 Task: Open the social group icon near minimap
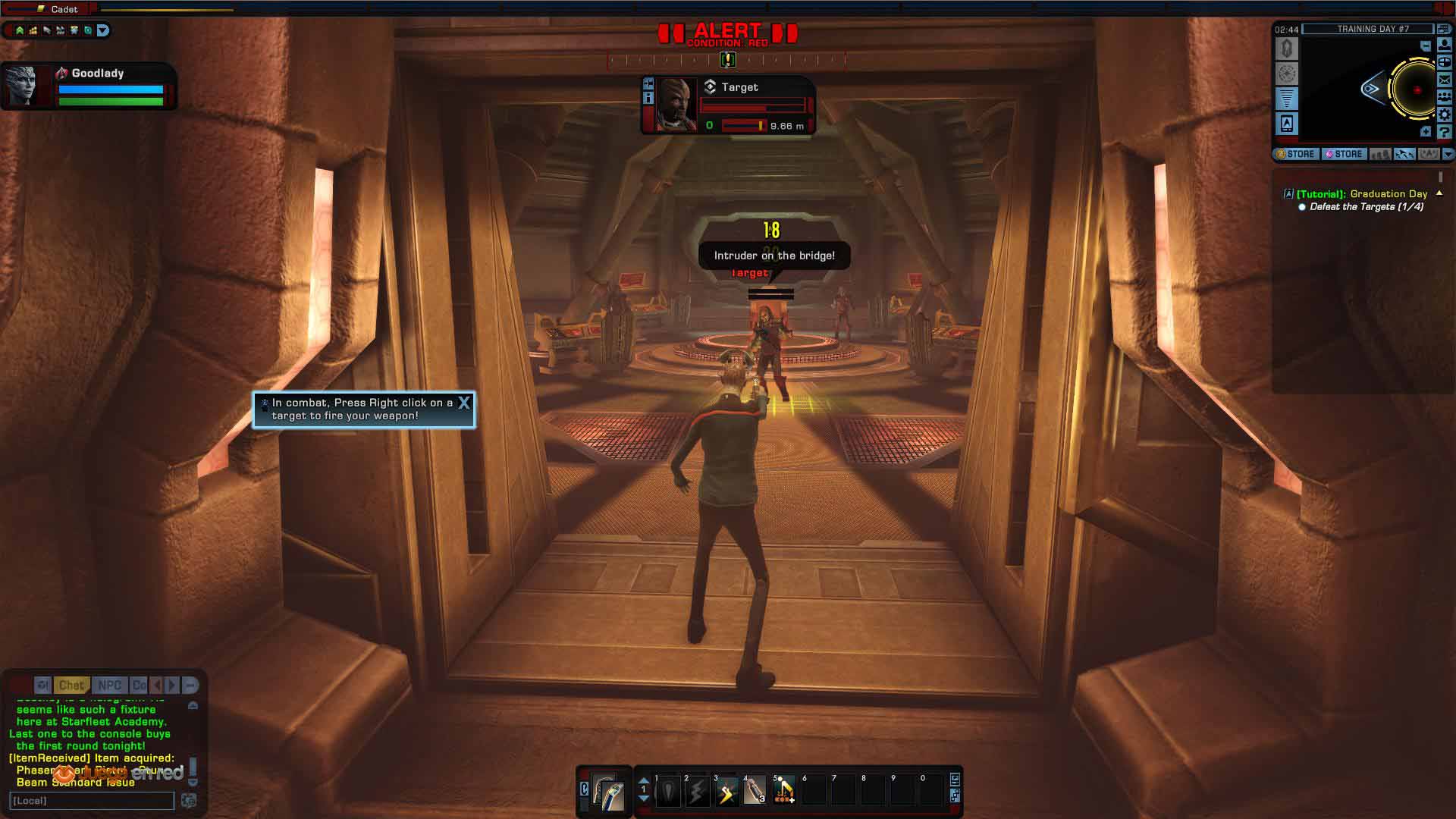tap(1445, 97)
